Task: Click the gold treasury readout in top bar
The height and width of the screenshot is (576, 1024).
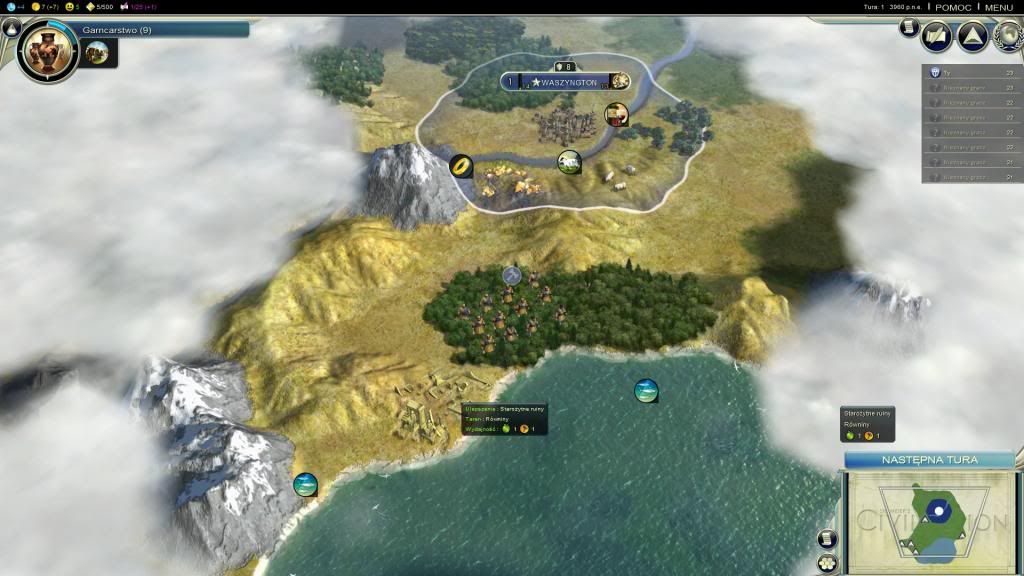Action: pos(45,7)
